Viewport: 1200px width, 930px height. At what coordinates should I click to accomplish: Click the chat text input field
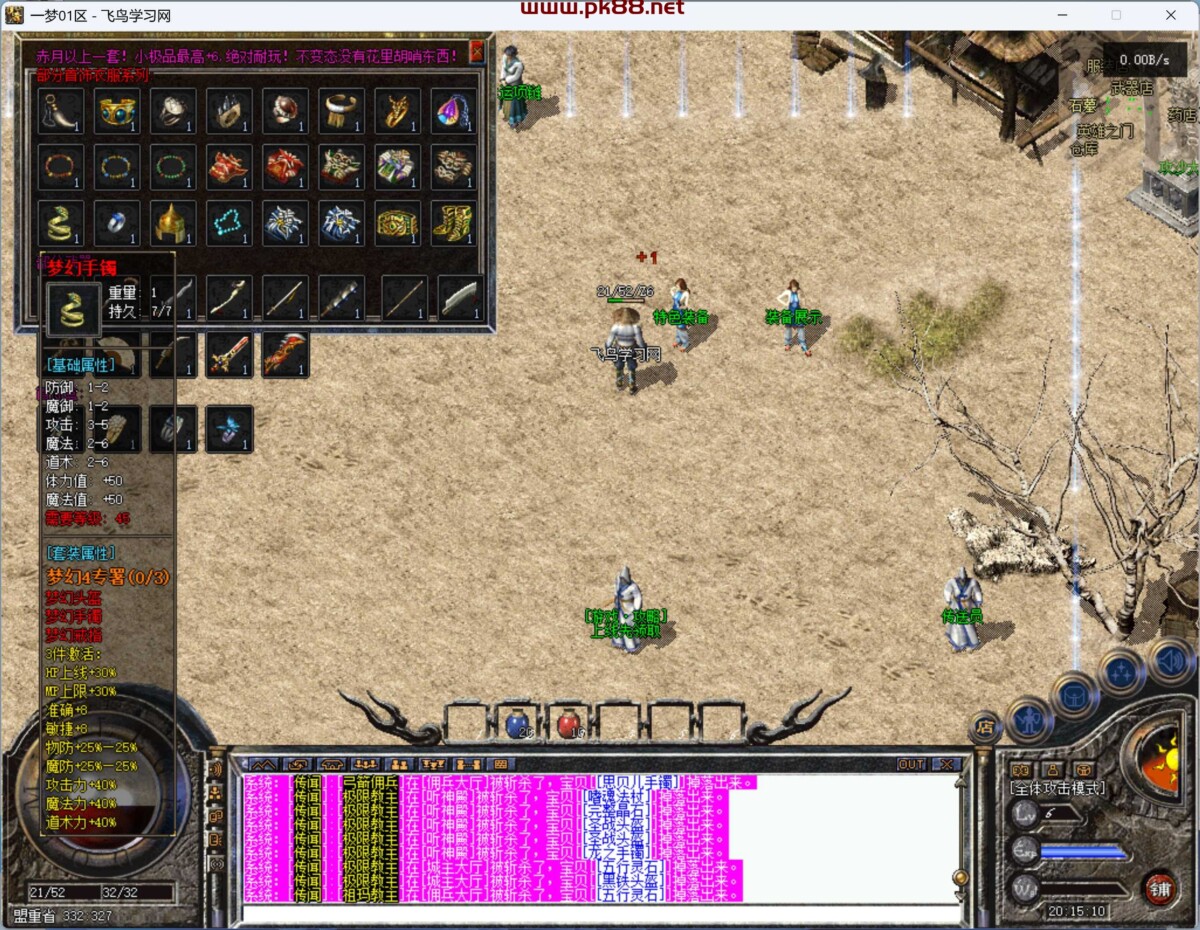pos(600,913)
